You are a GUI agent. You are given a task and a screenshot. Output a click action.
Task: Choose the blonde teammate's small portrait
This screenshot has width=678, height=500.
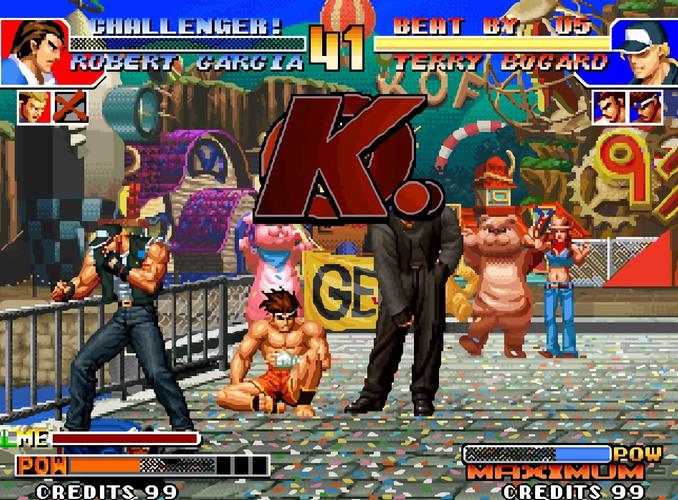[x=32, y=107]
